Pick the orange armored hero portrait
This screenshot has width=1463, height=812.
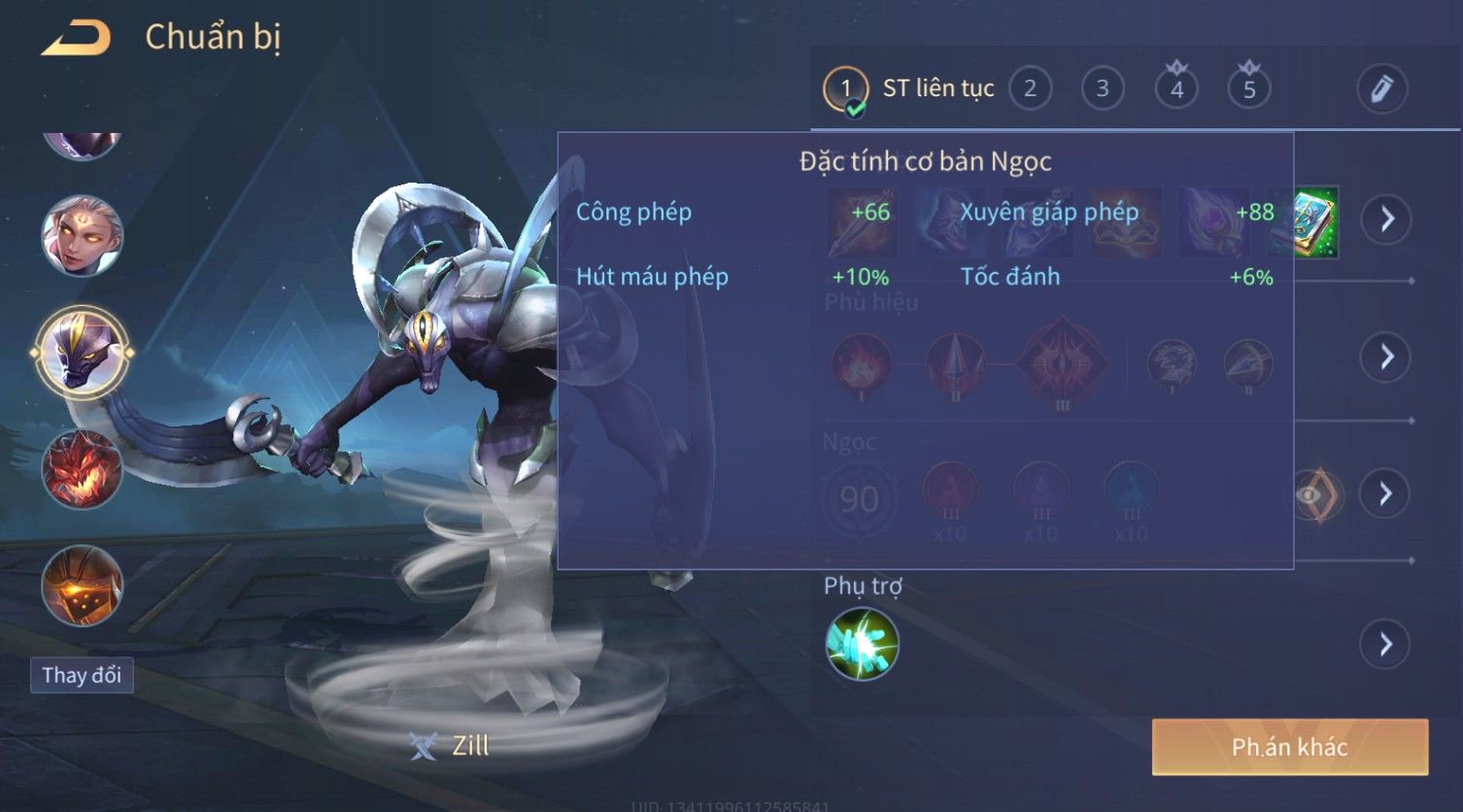tap(82, 586)
